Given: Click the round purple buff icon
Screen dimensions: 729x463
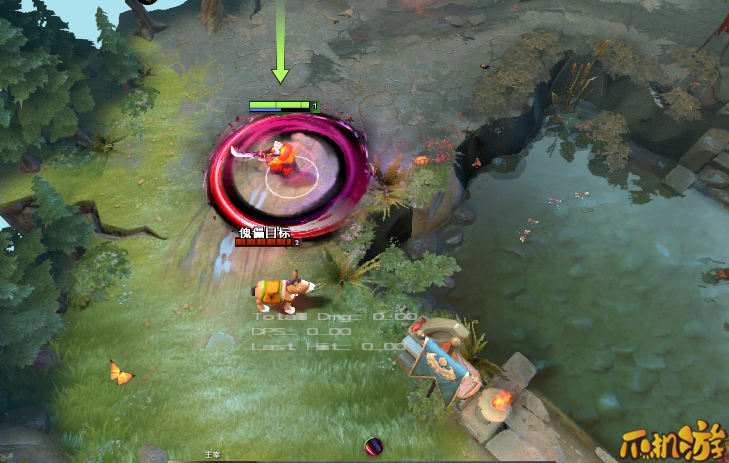Looking at the screenshot, I should coord(374,447).
